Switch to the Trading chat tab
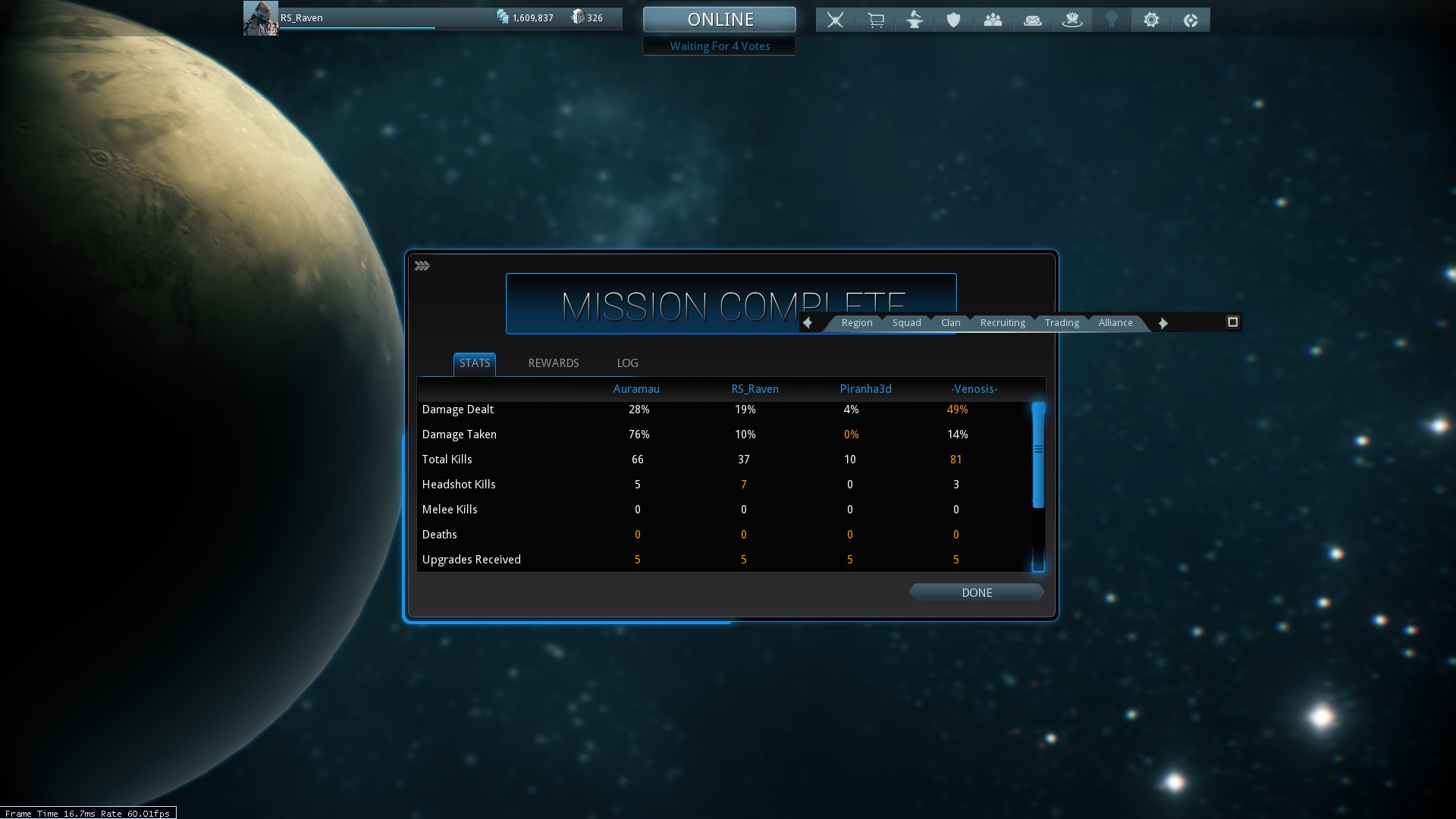This screenshot has height=819, width=1456. [x=1061, y=323]
